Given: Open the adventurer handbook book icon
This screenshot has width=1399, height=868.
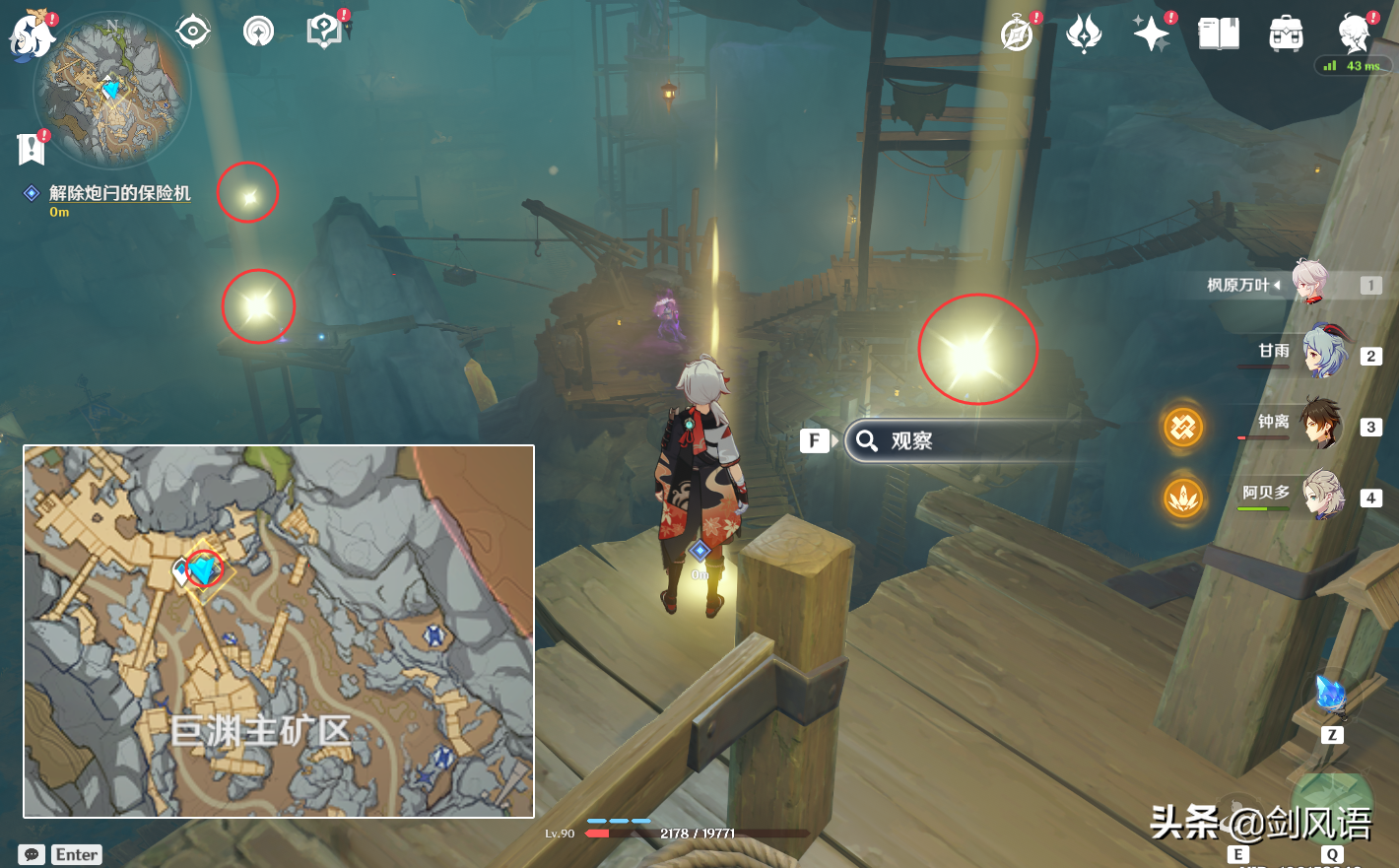Looking at the screenshot, I should [1218, 34].
